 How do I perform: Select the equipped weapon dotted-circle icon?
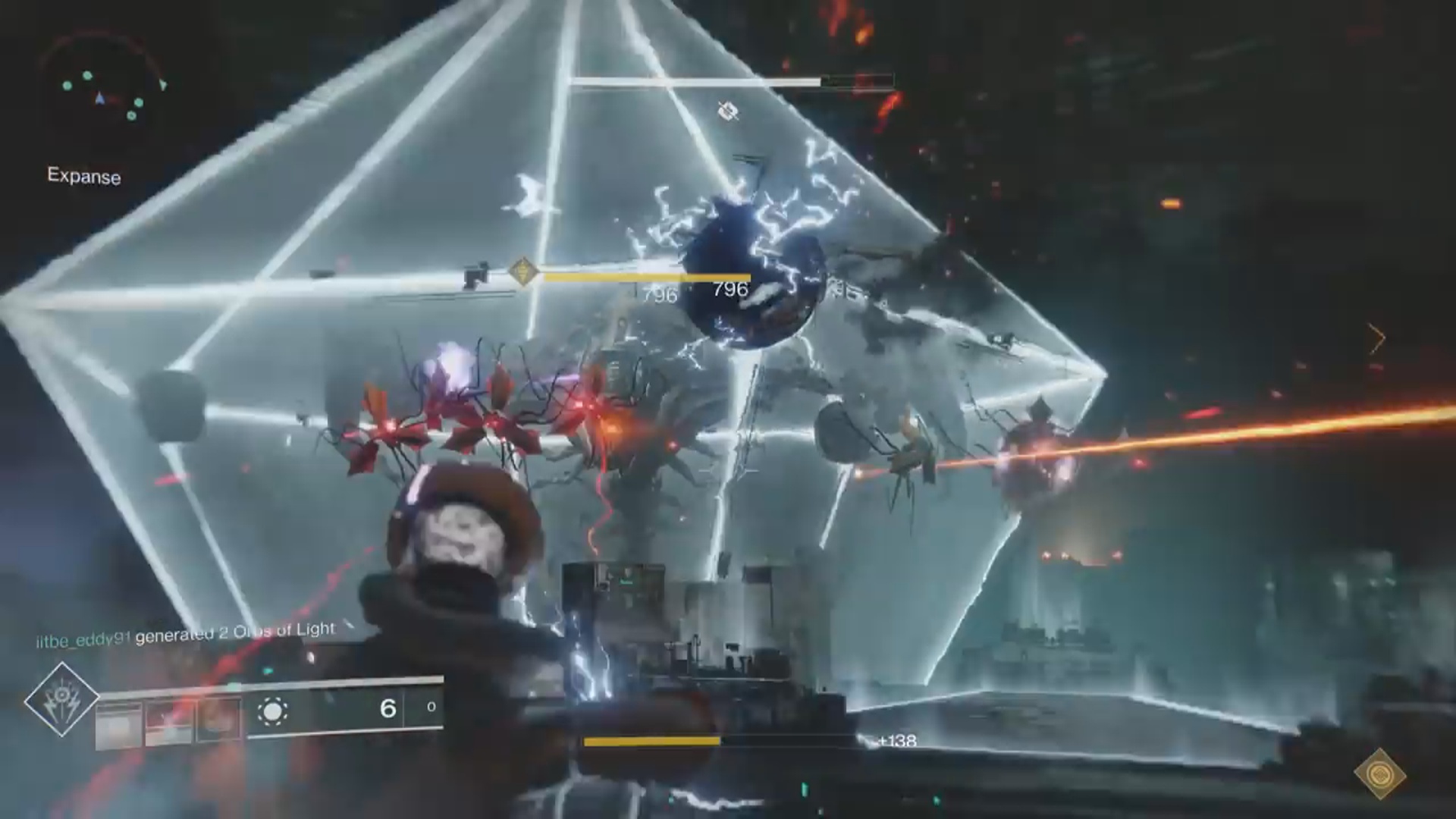[272, 711]
